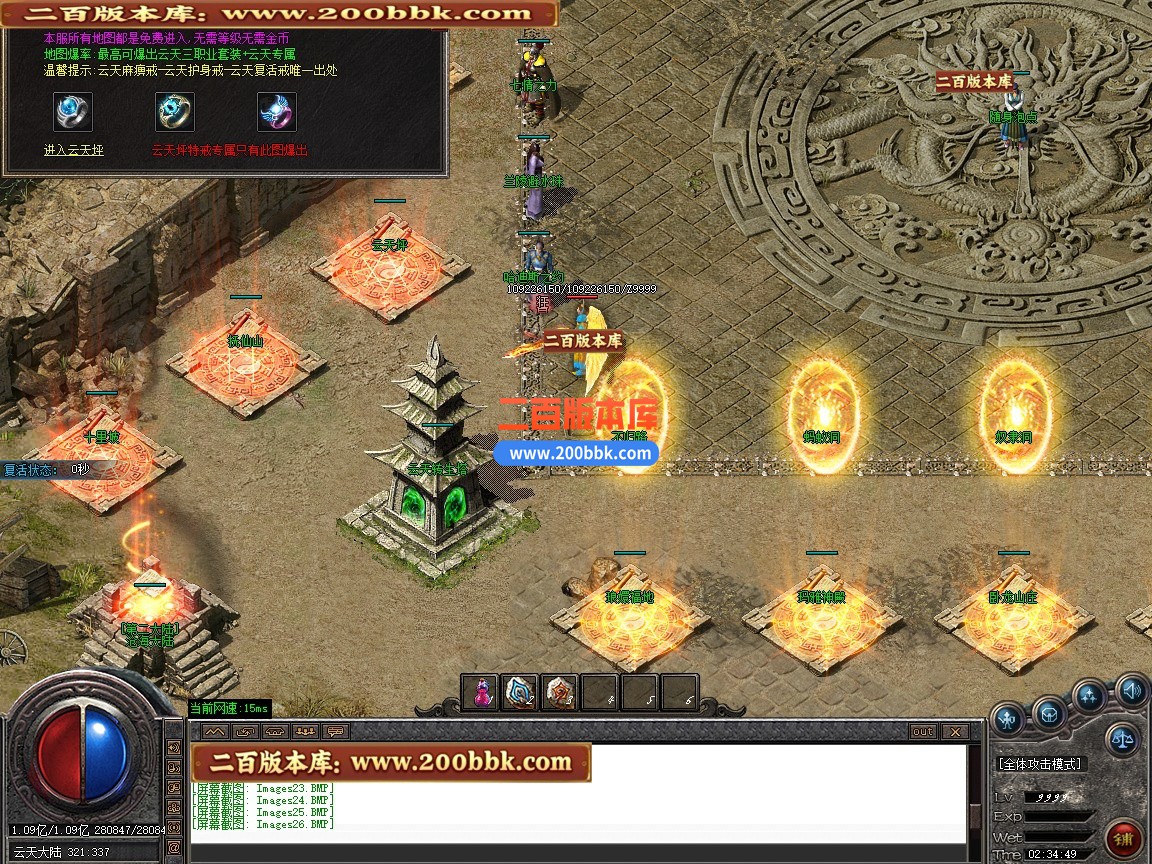Image resolution: width=1152 pixels, height=864 pixels.
Task: Use the pink potion in hotbar slot 1
Action: [x=482, y=693]
